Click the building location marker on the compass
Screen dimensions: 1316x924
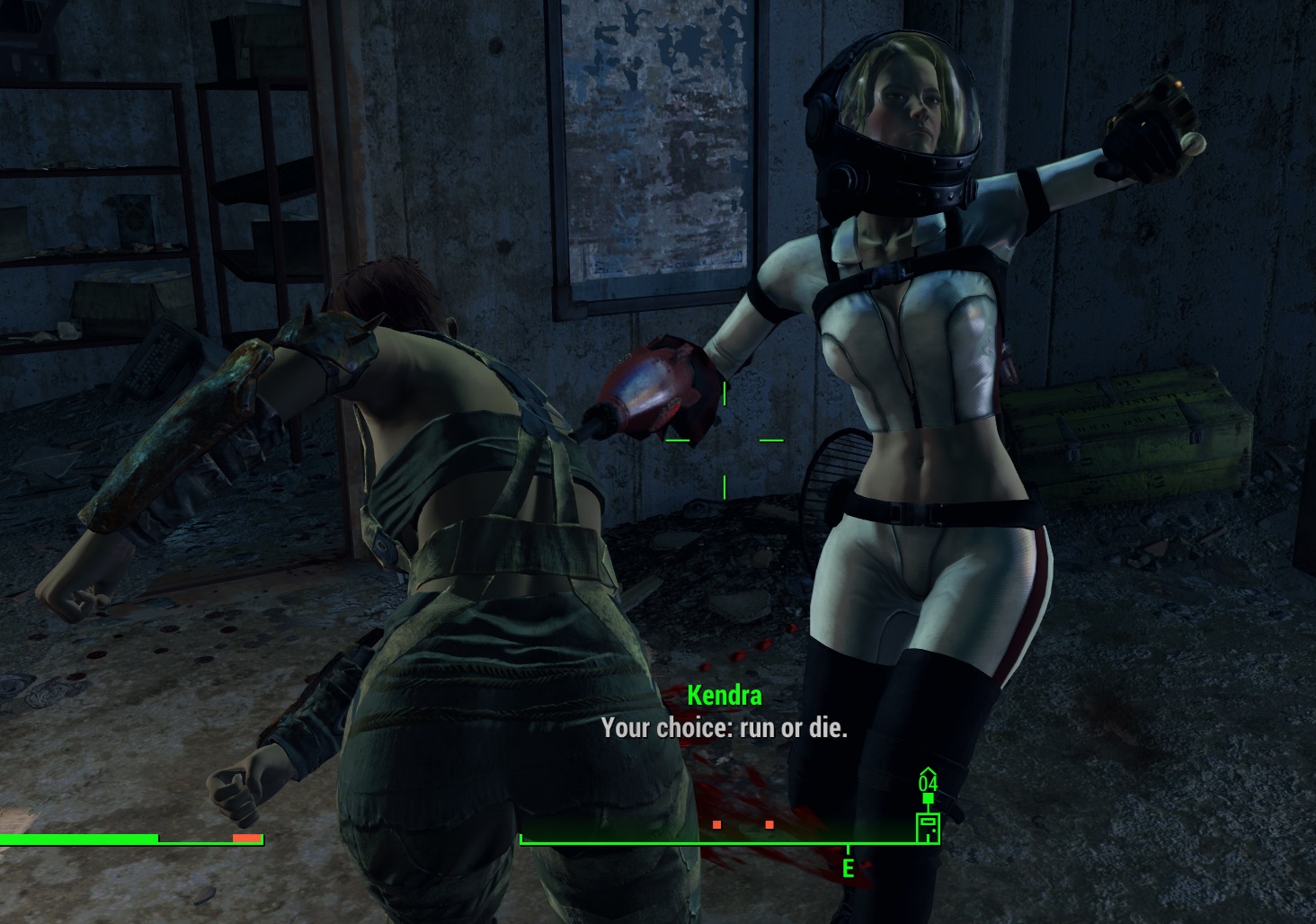928,827
